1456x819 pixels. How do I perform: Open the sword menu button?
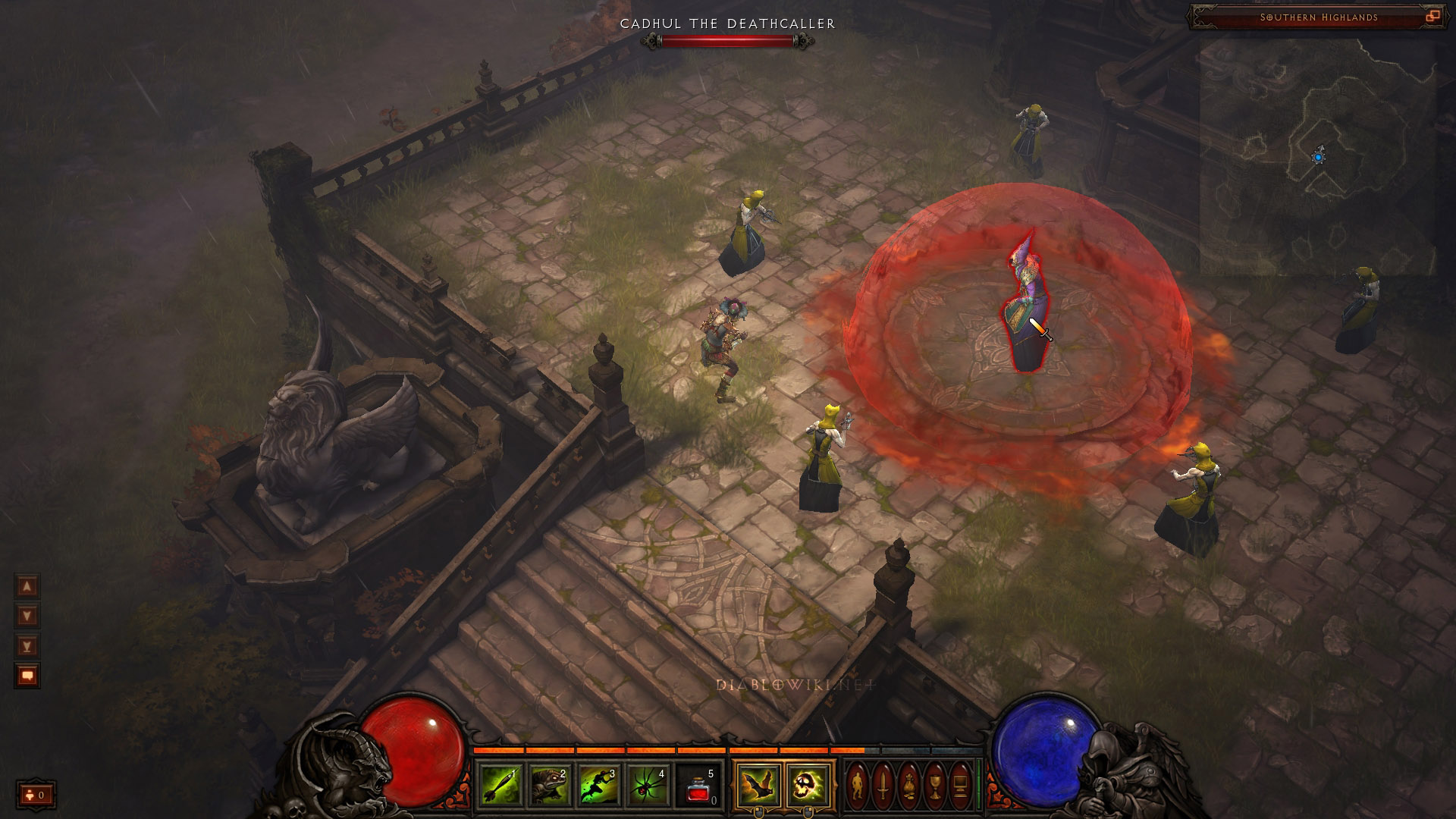[x=883, y=786]
